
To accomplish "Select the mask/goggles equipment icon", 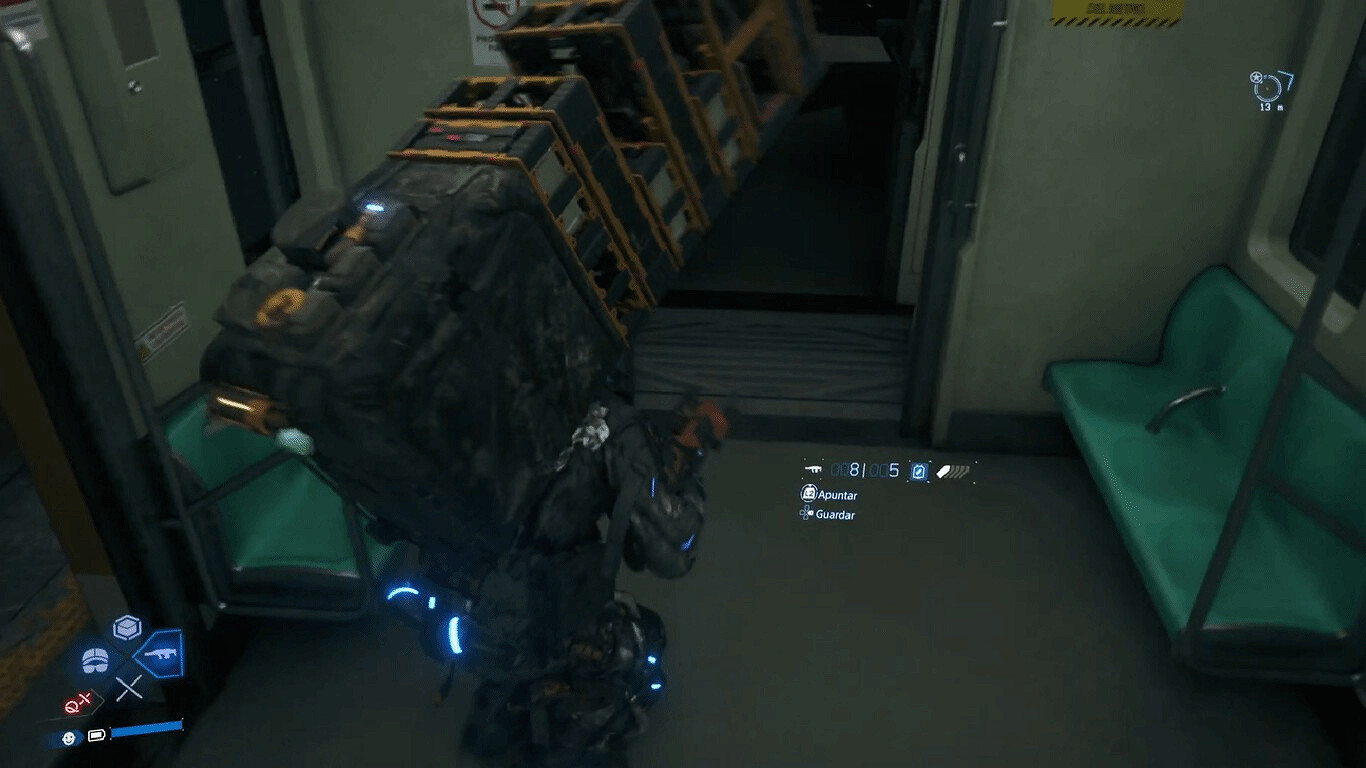I will [94, 659].
